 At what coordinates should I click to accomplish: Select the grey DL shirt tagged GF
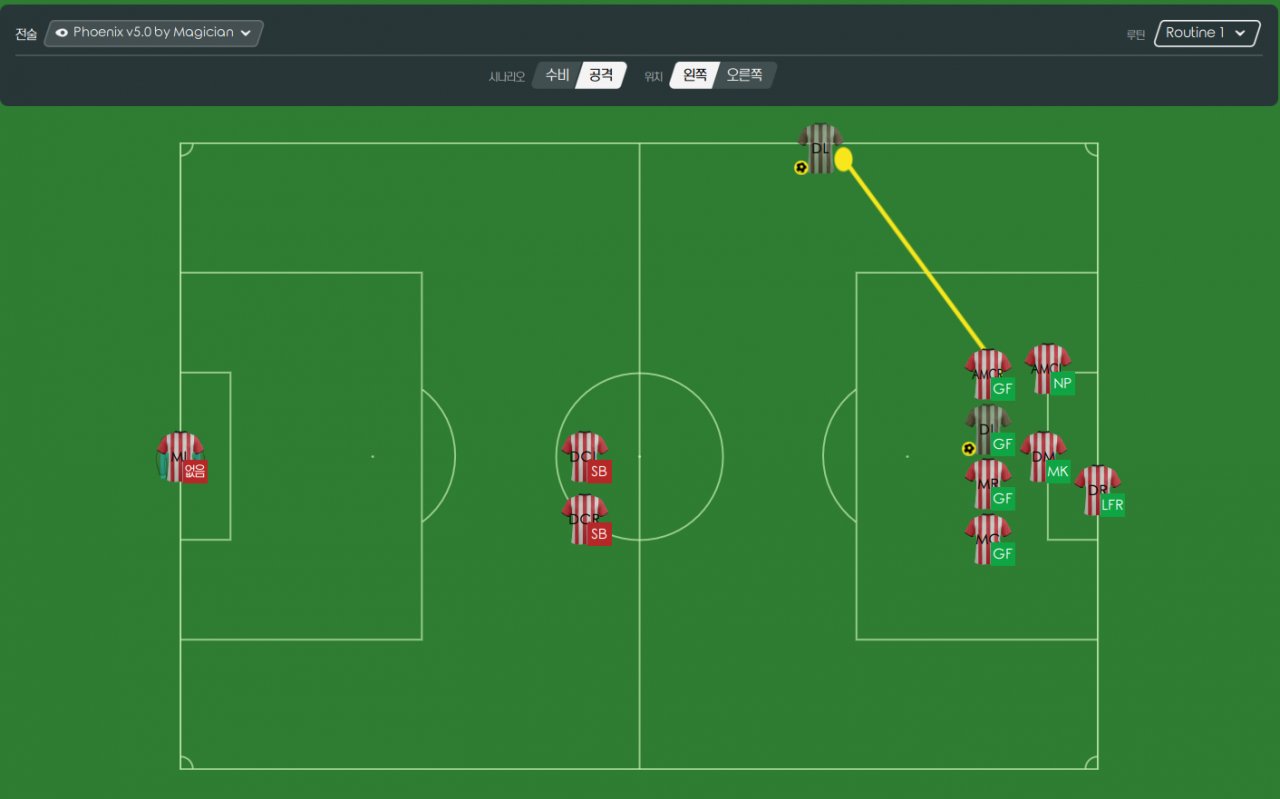(987, 430)
